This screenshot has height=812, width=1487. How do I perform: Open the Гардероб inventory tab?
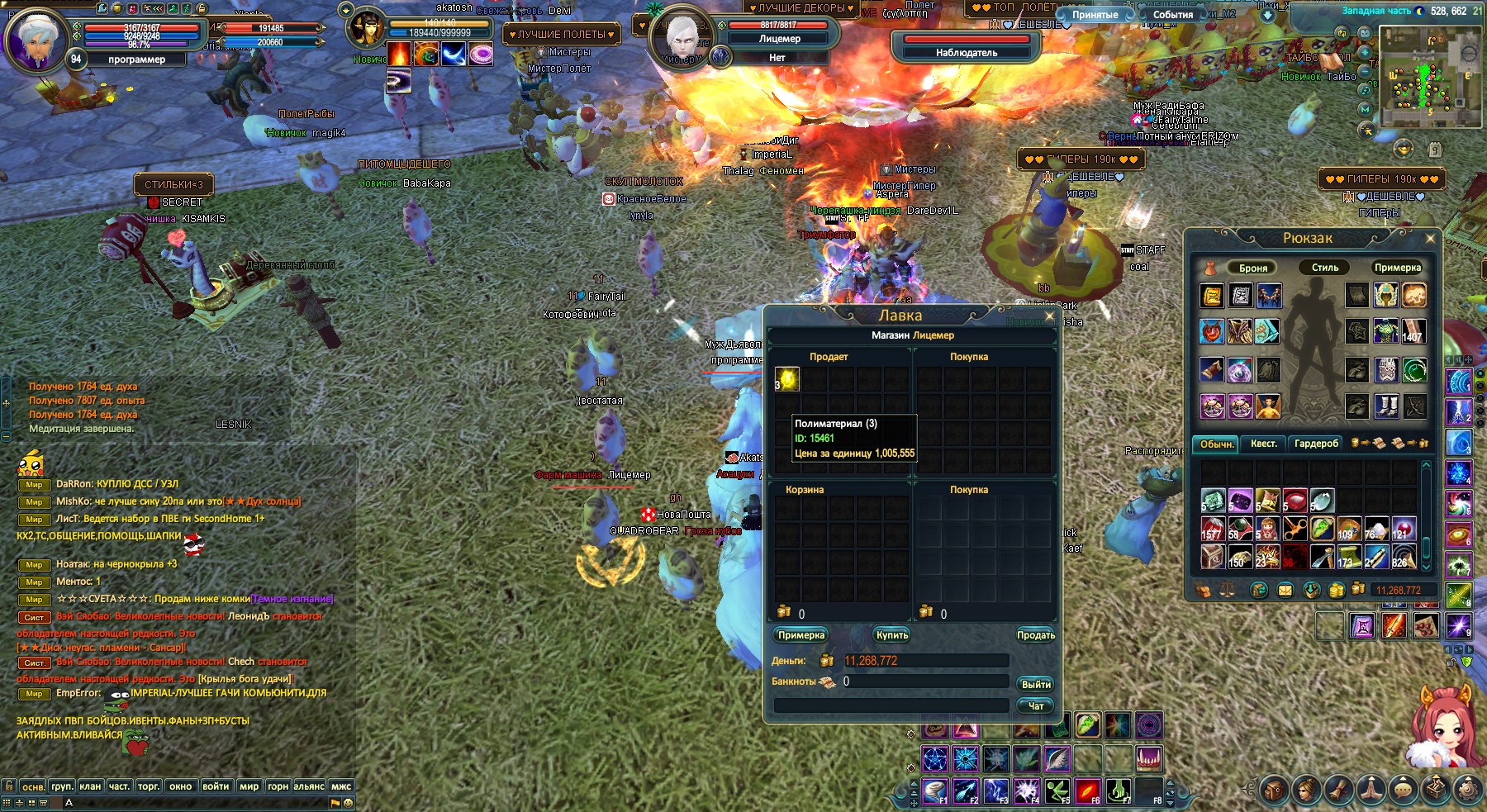1316,444
